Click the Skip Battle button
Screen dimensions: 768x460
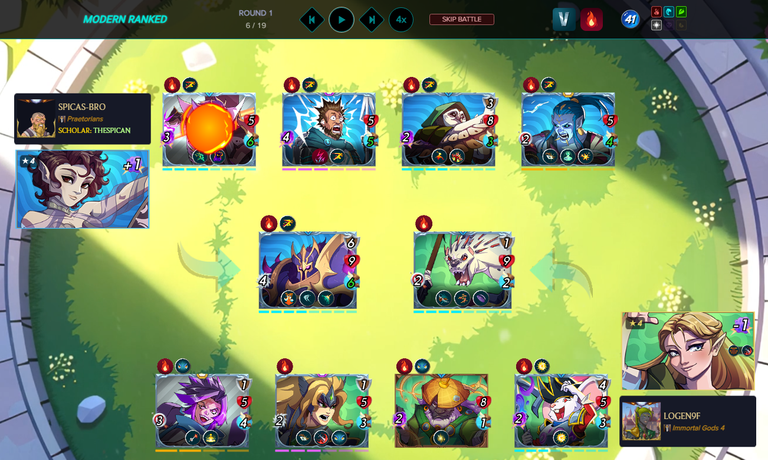point(461,19)
